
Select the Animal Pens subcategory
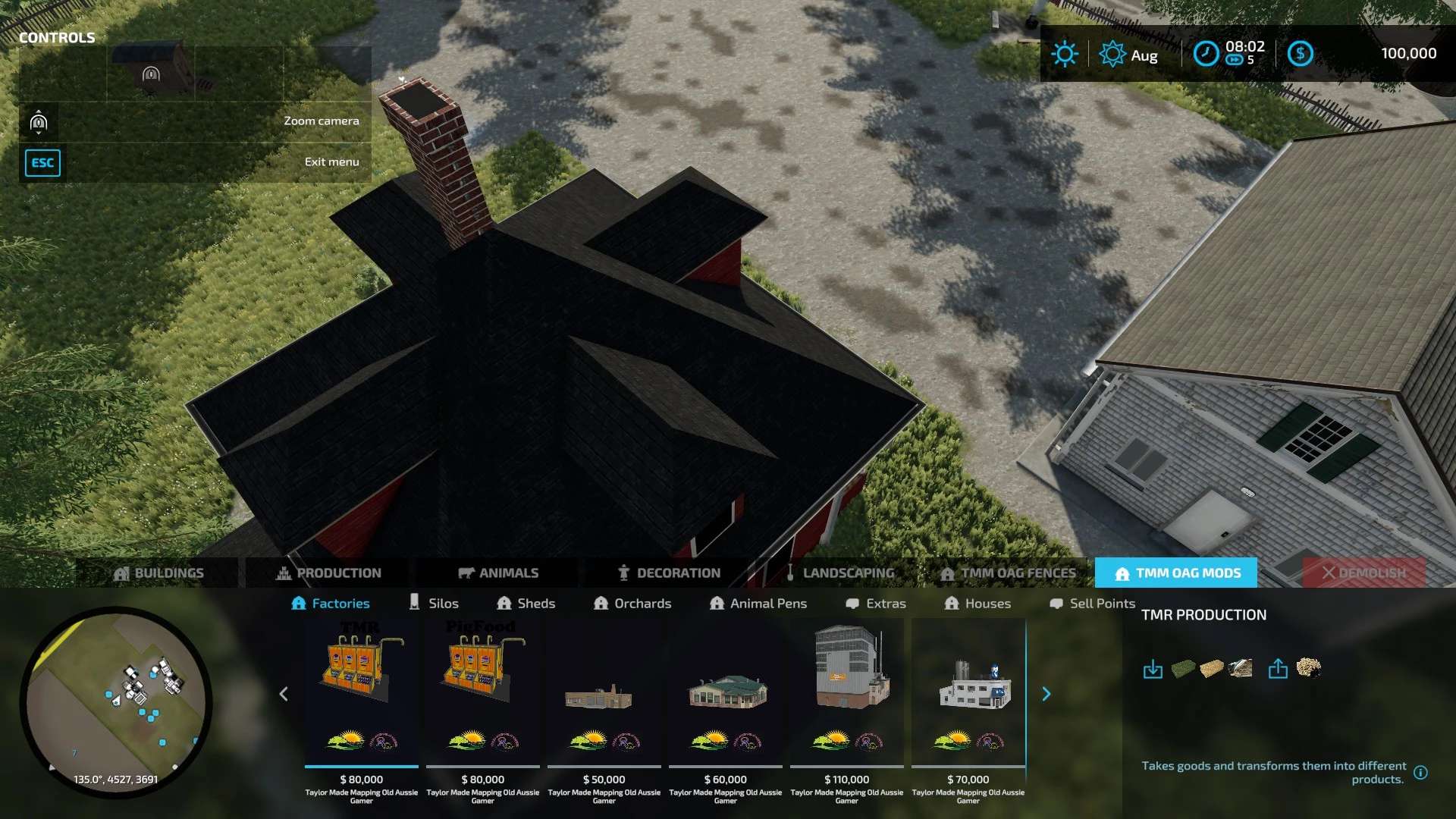click(758, 603)
